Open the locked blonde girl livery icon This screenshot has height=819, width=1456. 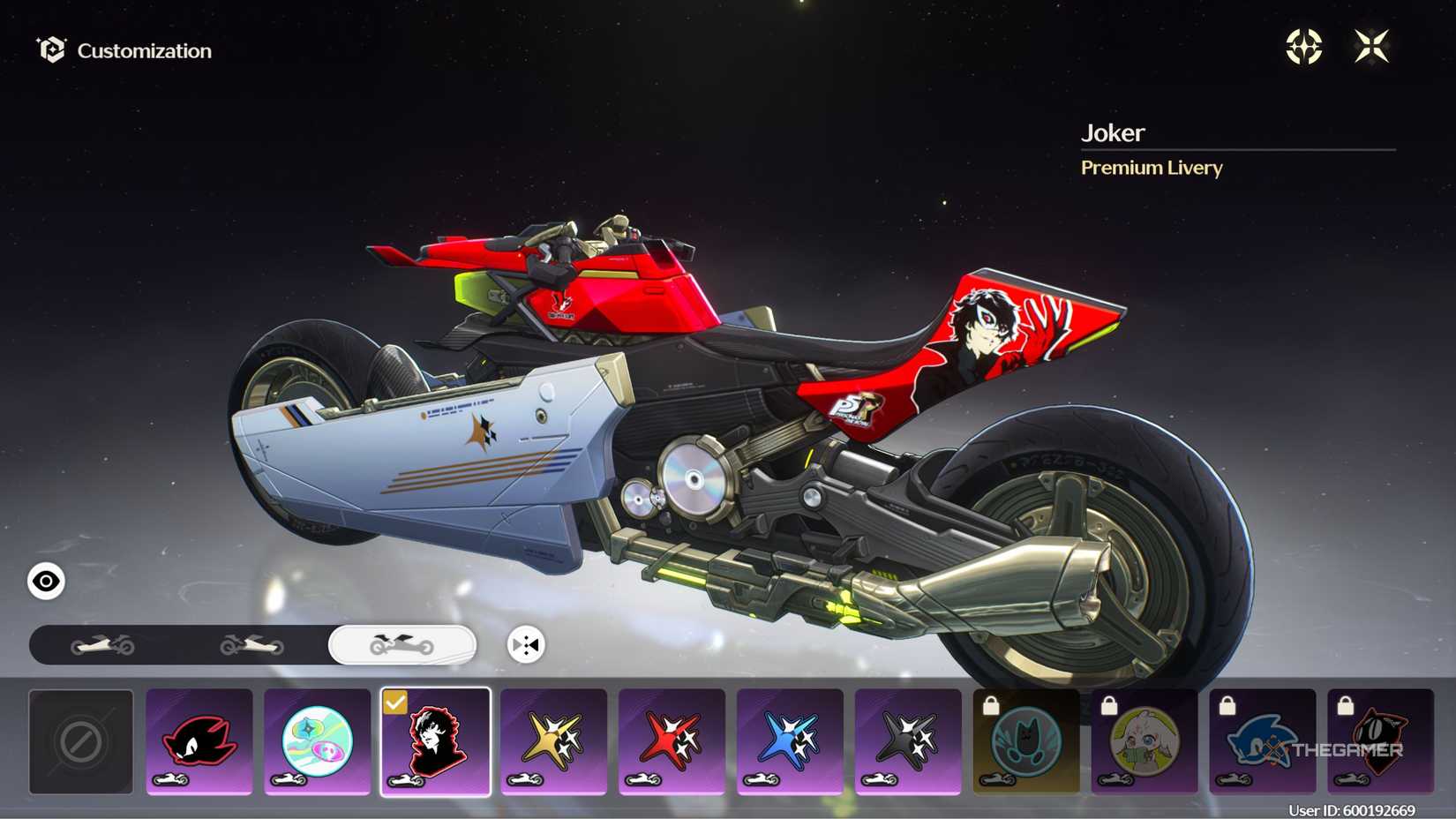click(x=1145, y=740)
